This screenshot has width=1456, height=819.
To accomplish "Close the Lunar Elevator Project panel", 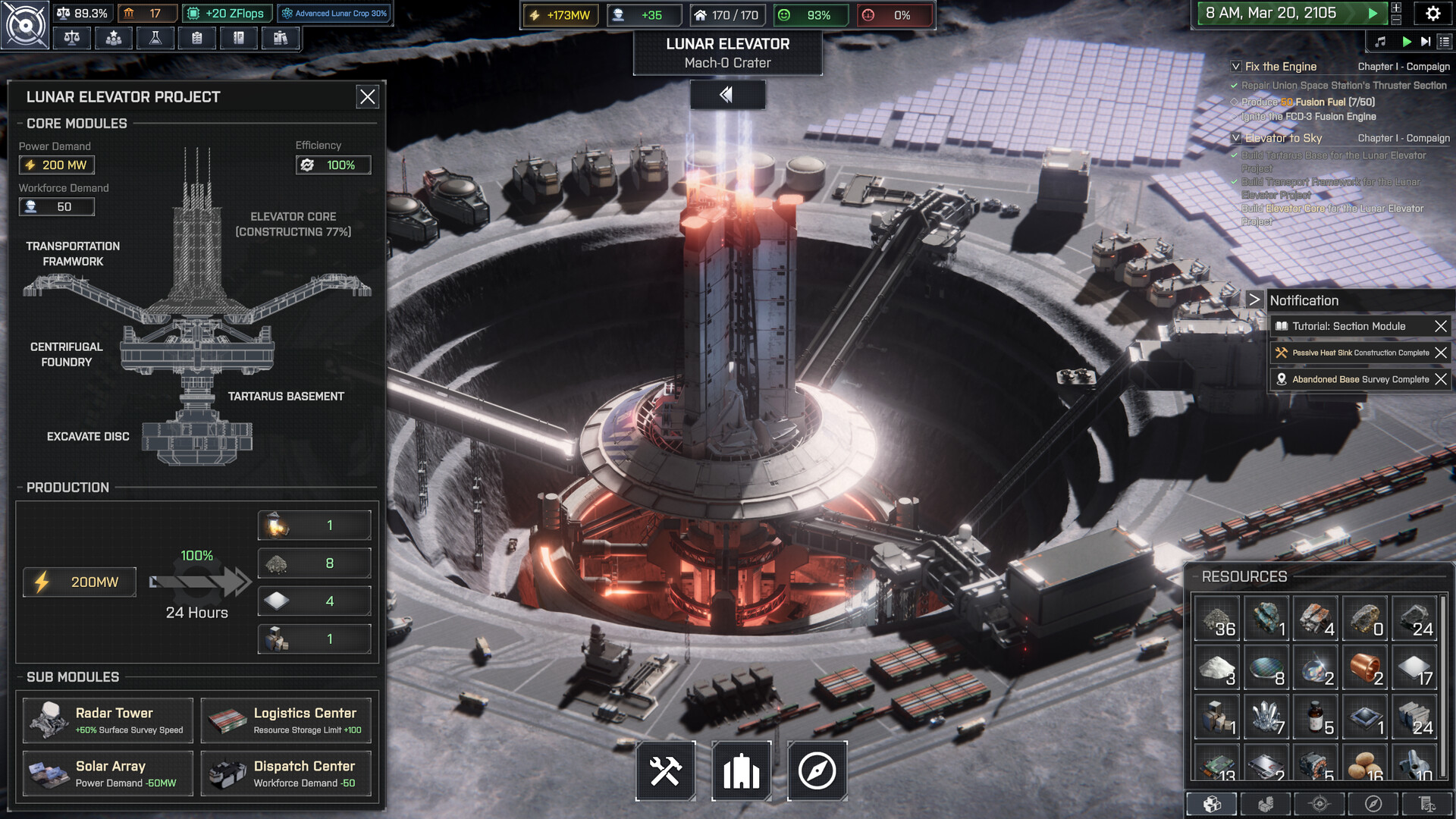I will pyautogui.click(x=368, y=97).
